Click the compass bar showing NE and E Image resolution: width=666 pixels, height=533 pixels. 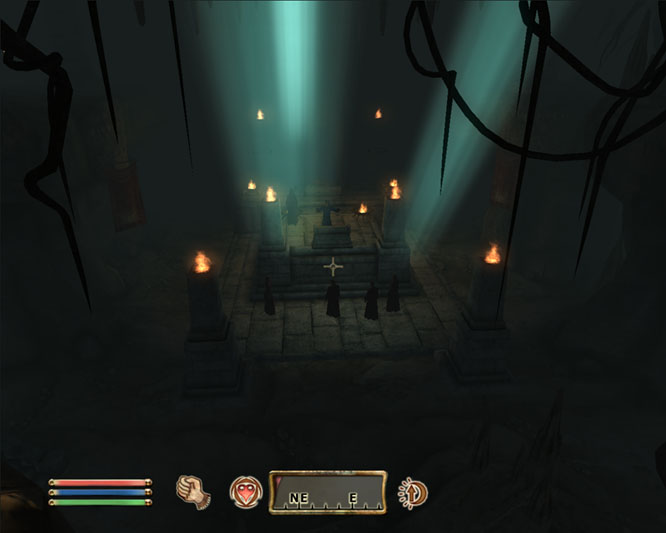pos(327,492)
